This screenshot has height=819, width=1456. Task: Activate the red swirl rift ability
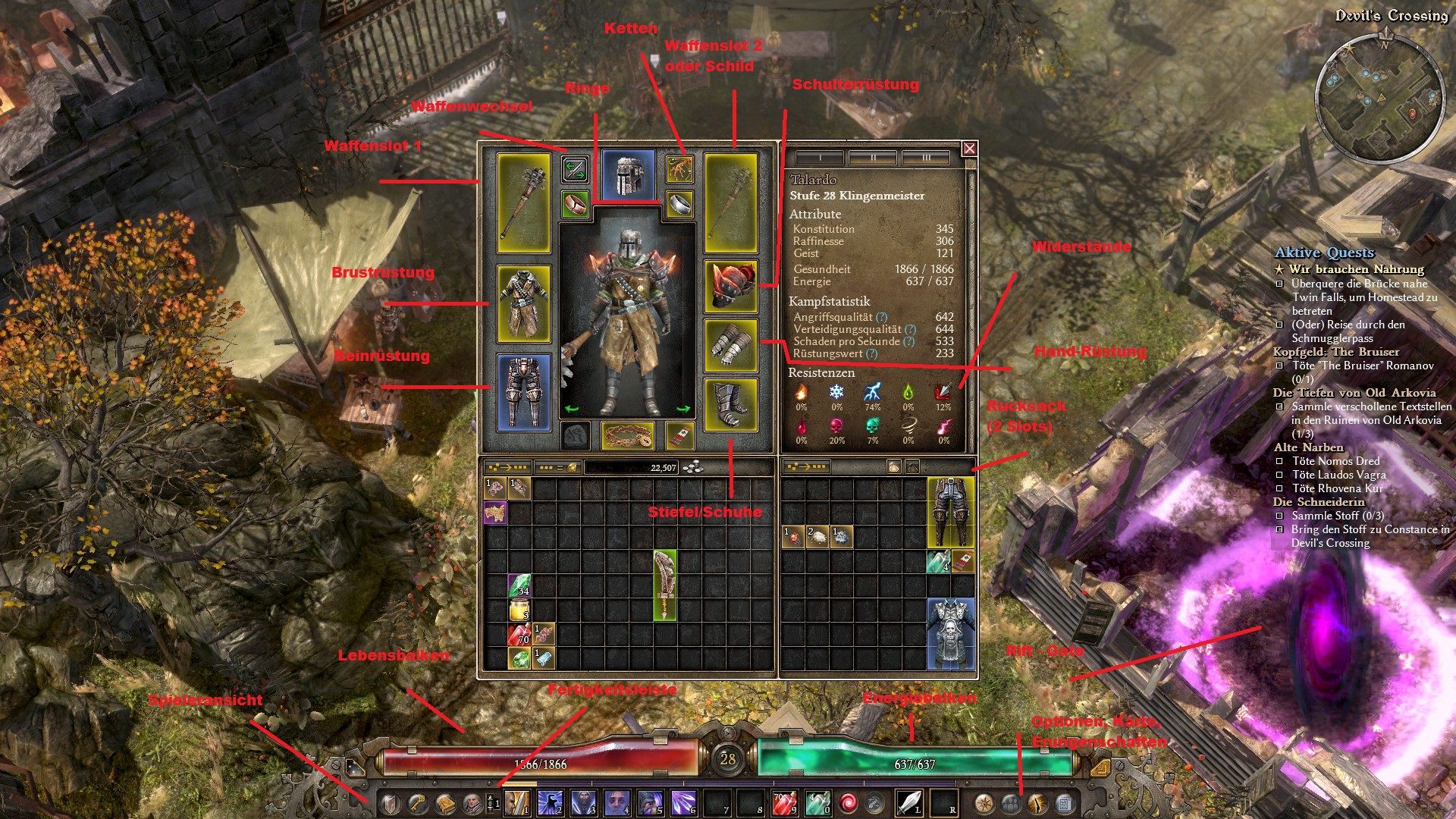tap(849, 802)
